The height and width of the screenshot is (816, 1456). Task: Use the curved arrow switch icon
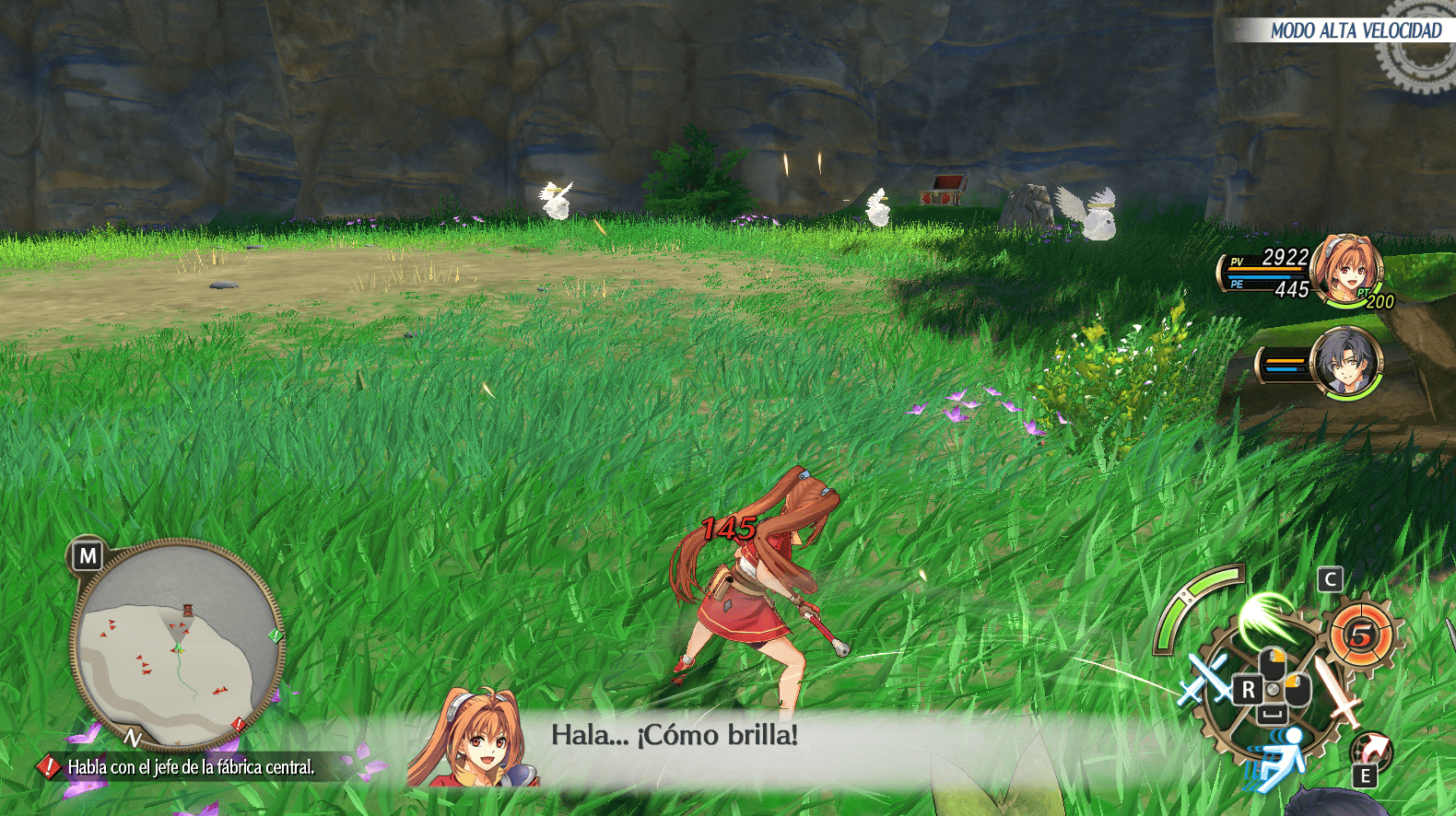click(x=1373, y=746)
